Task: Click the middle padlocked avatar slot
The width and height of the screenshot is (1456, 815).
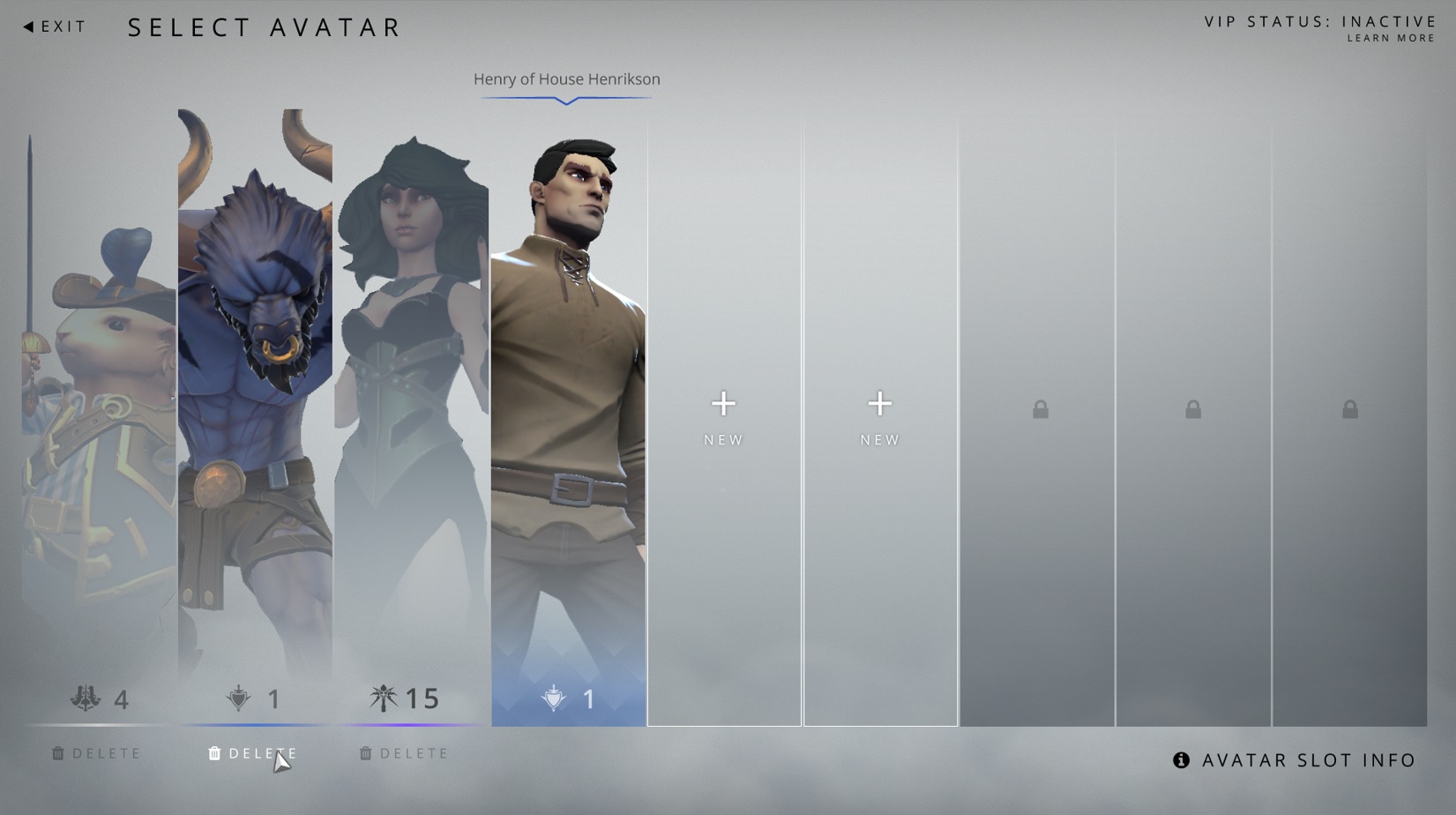Action: pos(1193,408)
